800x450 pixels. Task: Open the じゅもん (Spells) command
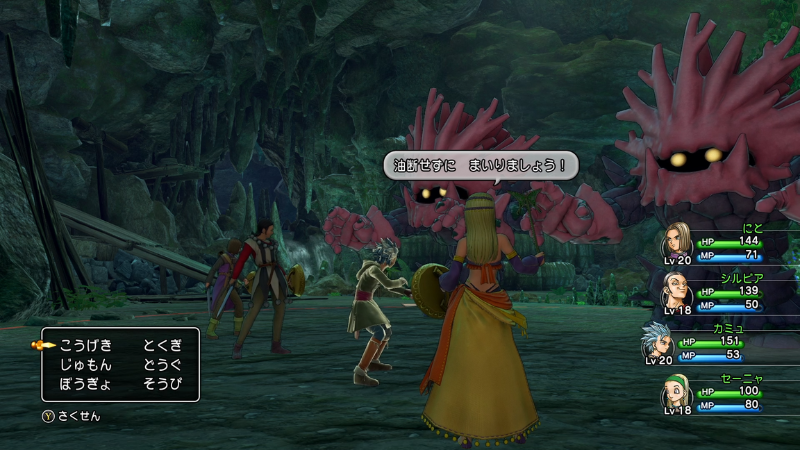pos(85,365)
